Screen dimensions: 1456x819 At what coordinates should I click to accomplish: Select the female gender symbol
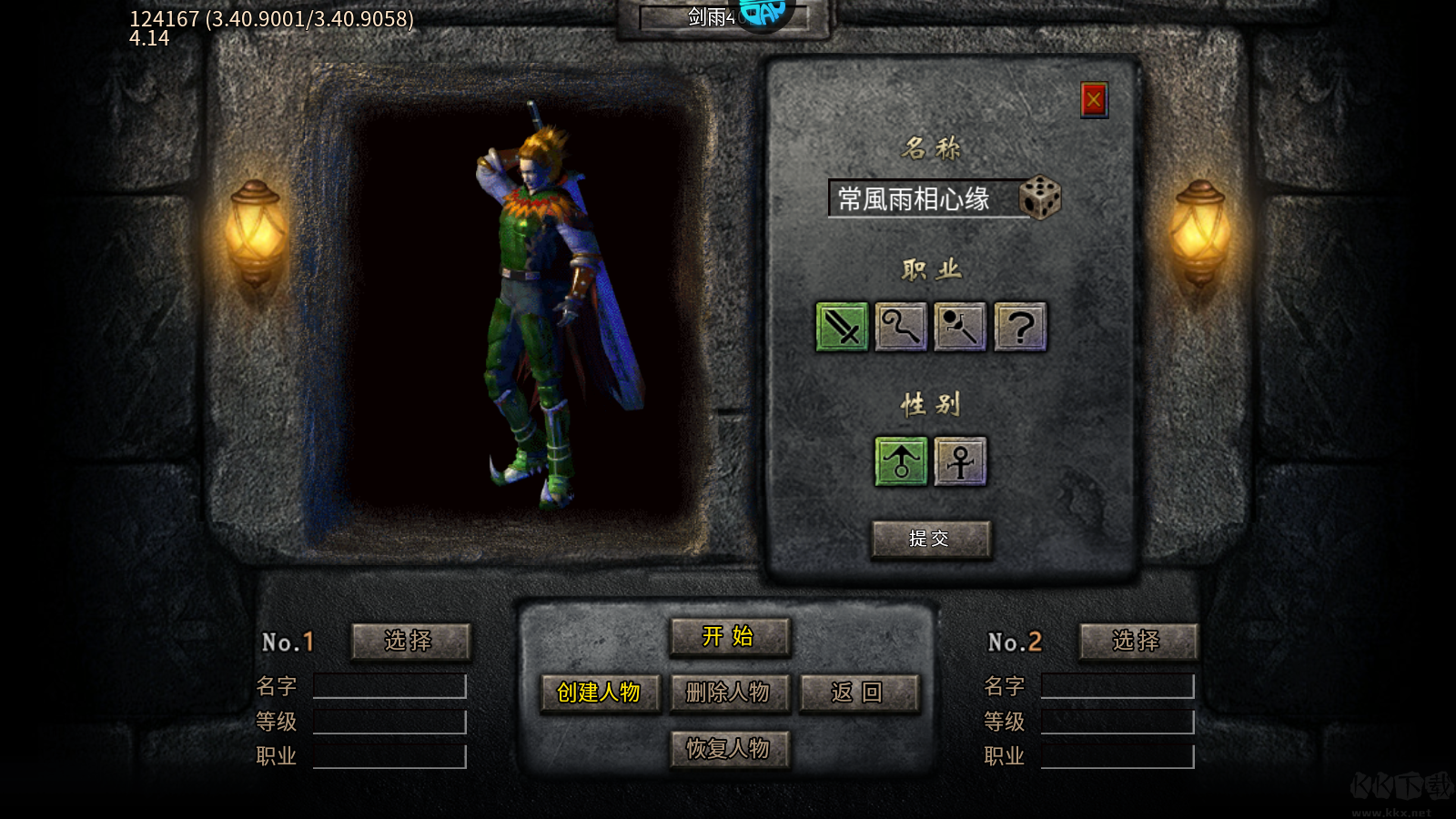click(x=961, y=461)
